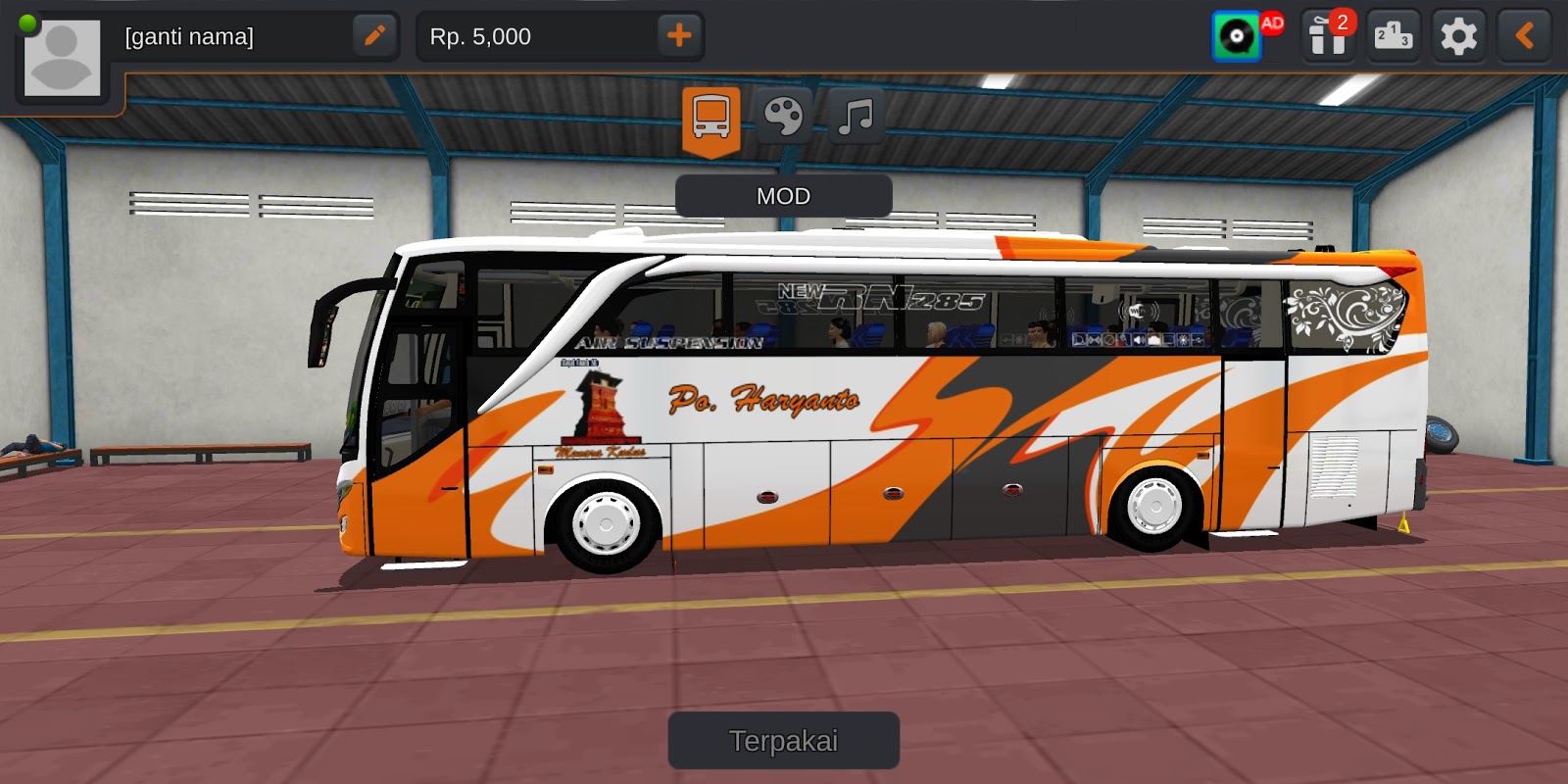Open the leaderboard rankings icon
Screen dimensions: 1568x784
click(1393, 36)
